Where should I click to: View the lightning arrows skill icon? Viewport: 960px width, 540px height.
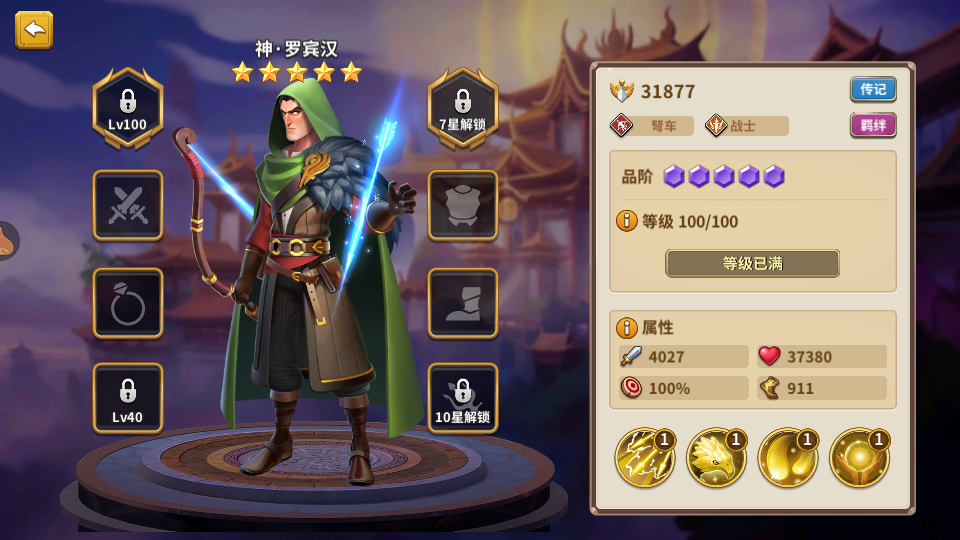644,458
